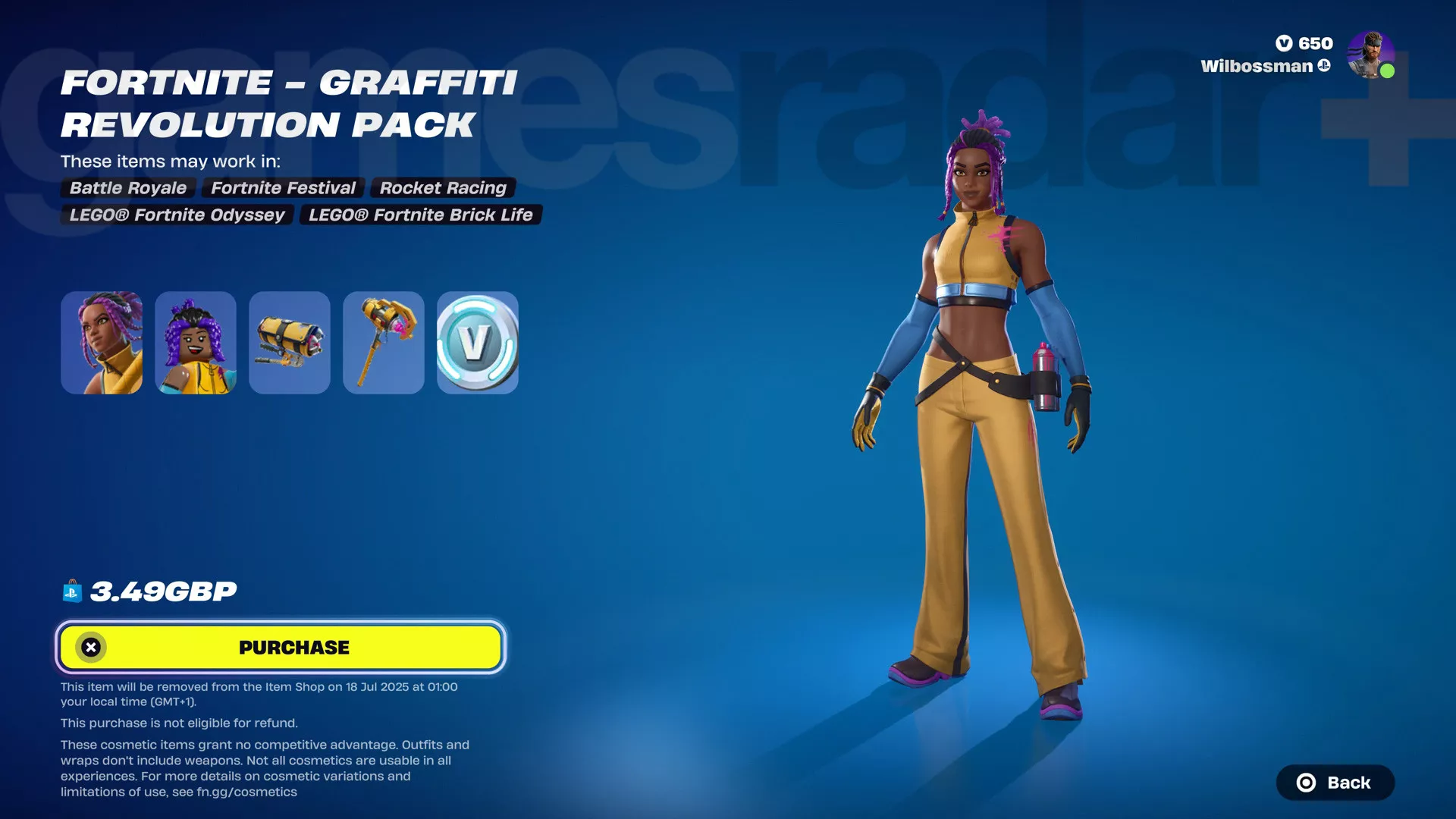View the yellow duffel back bling thumbnail

pos(290,343)
